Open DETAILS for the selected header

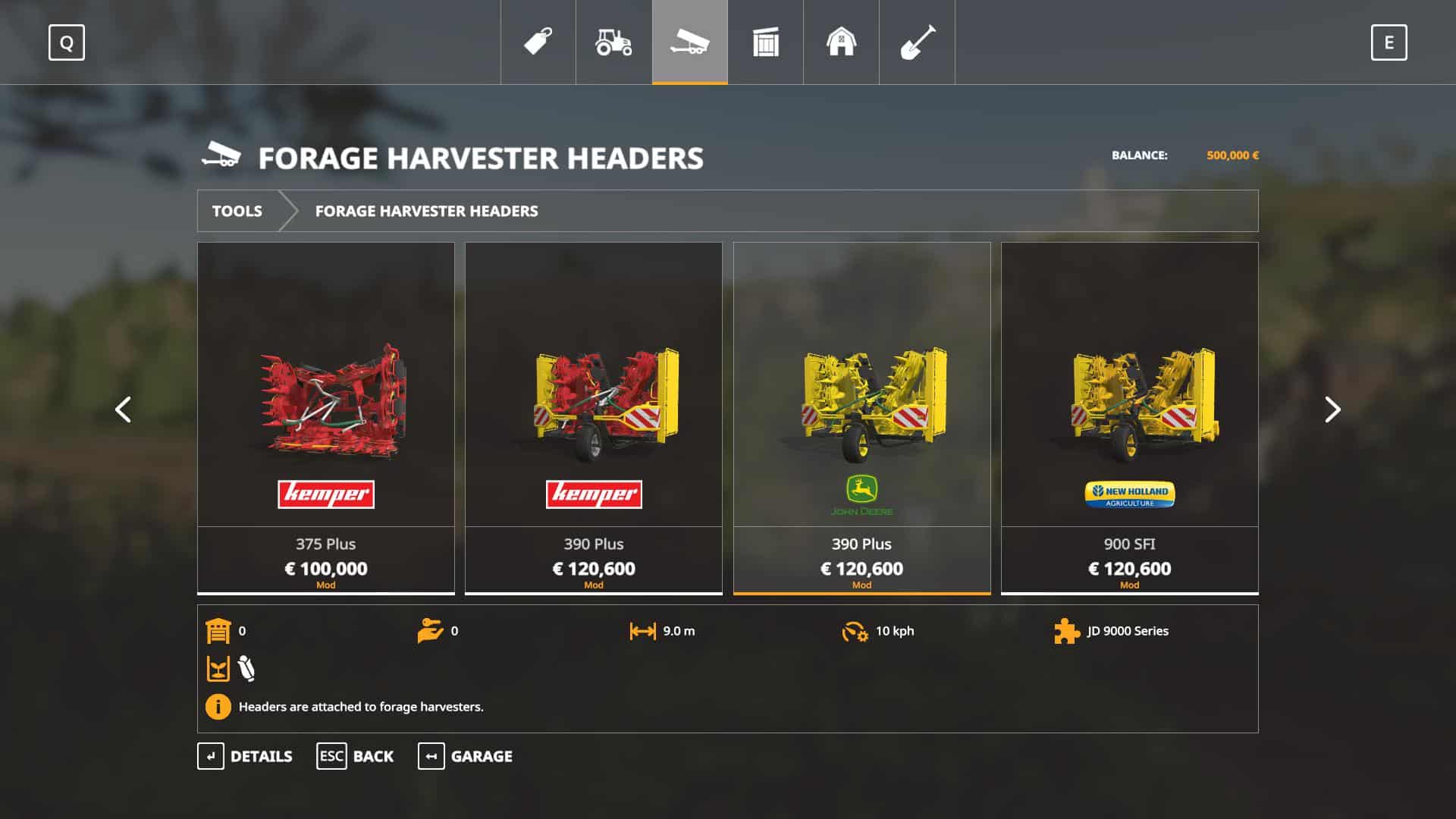click(x=245, y=756)
